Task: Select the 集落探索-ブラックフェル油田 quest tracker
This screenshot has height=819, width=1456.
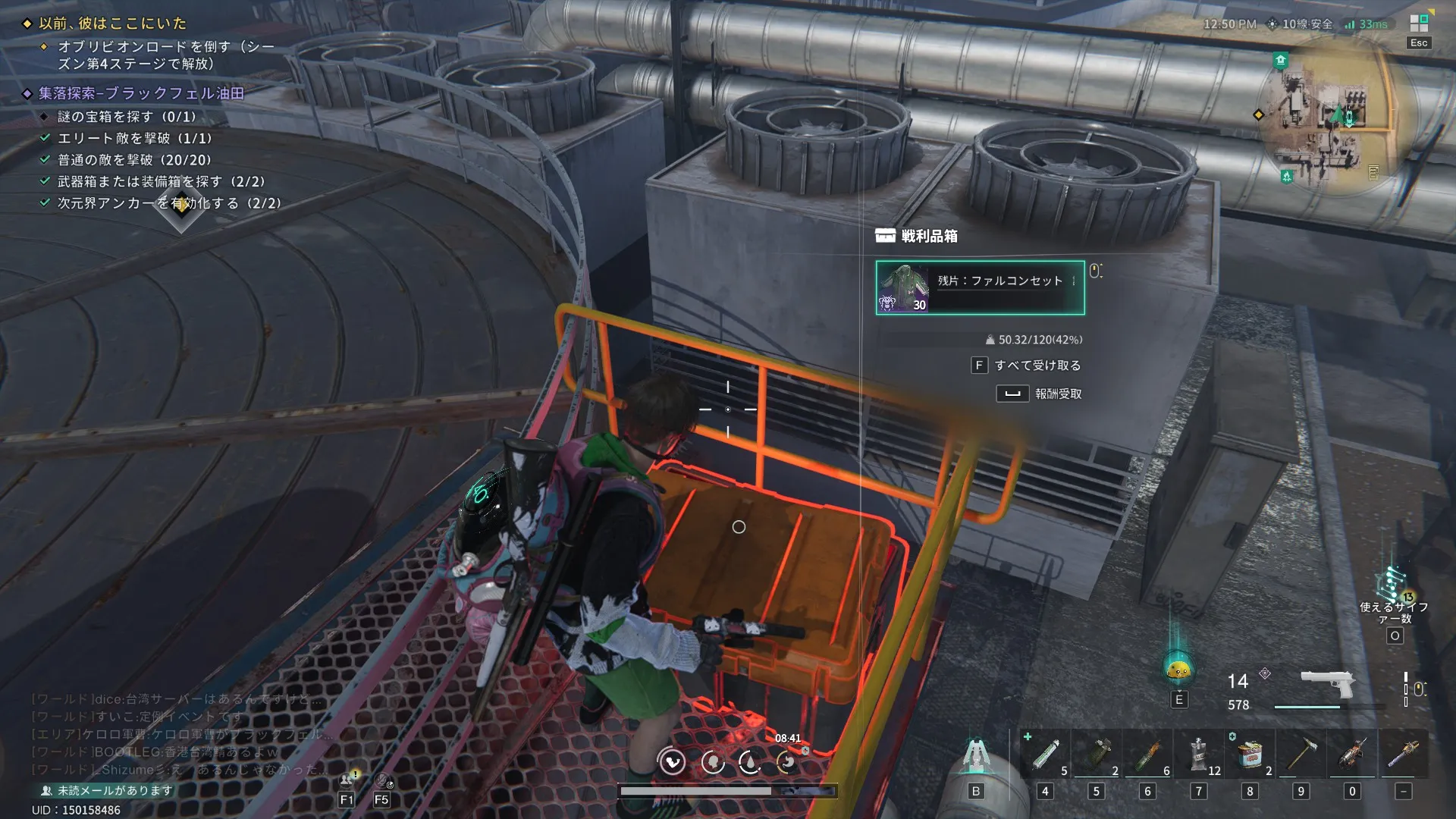Action: pos(141,93)
